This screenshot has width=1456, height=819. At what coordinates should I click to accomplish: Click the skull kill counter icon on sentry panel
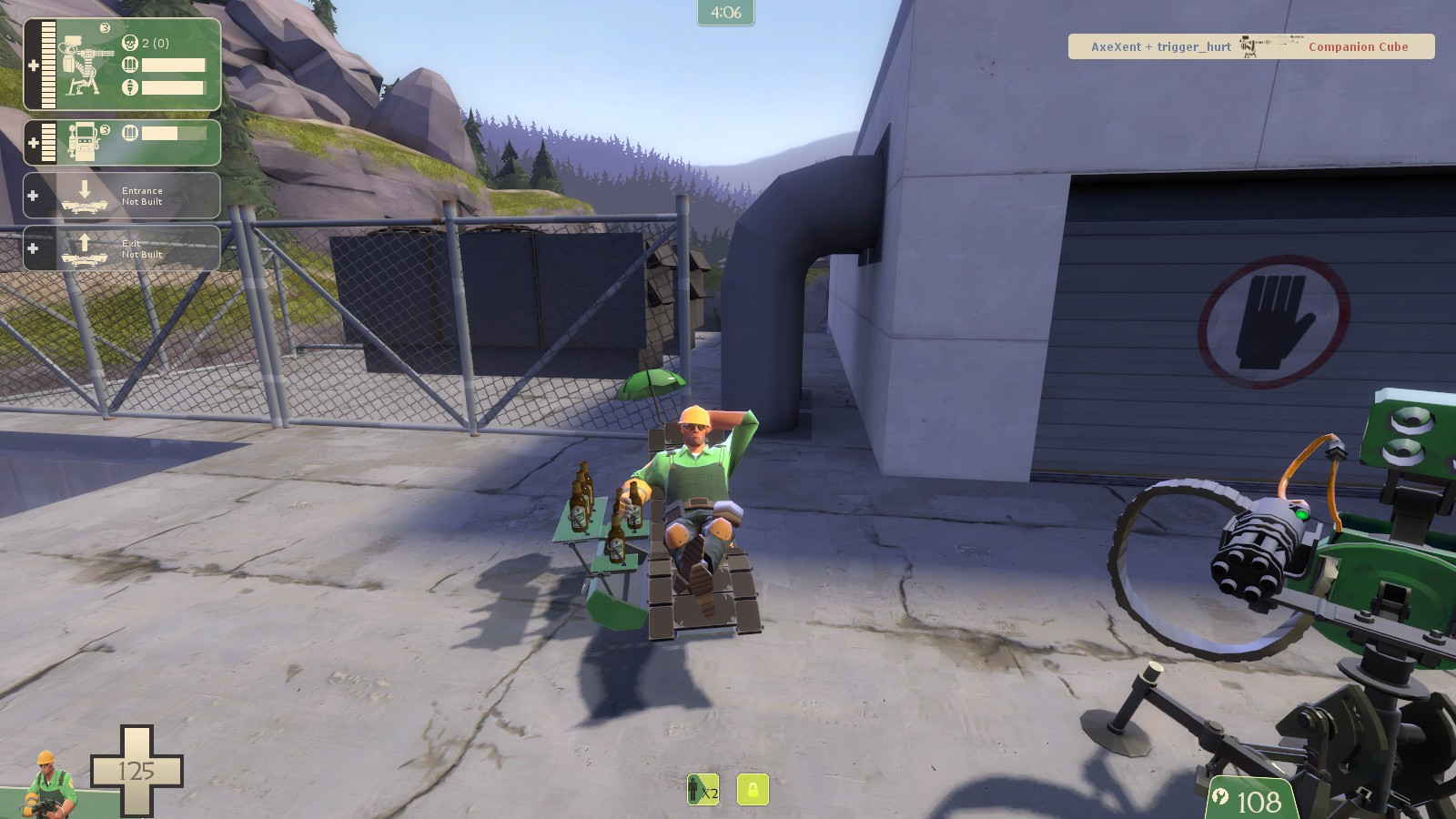[x=129, y=42]
